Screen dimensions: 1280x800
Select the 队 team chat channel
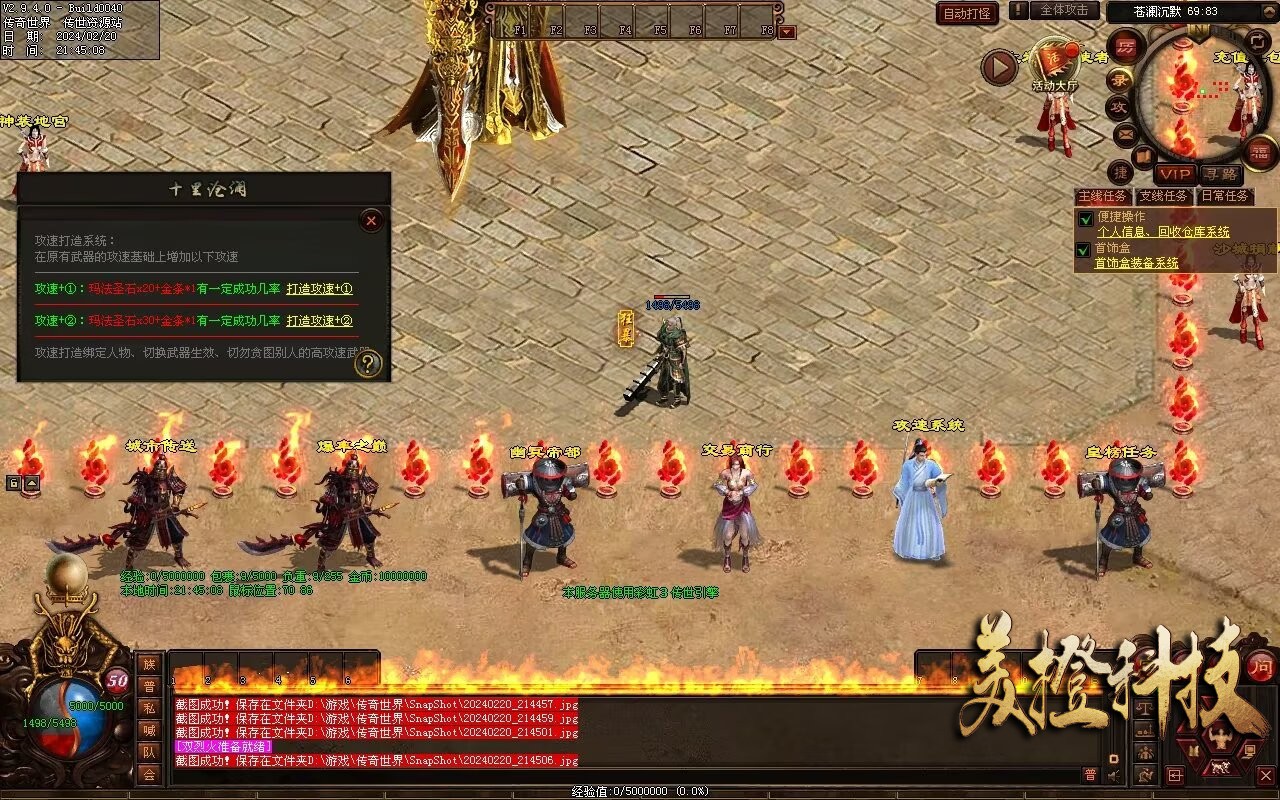pos(149,752)
